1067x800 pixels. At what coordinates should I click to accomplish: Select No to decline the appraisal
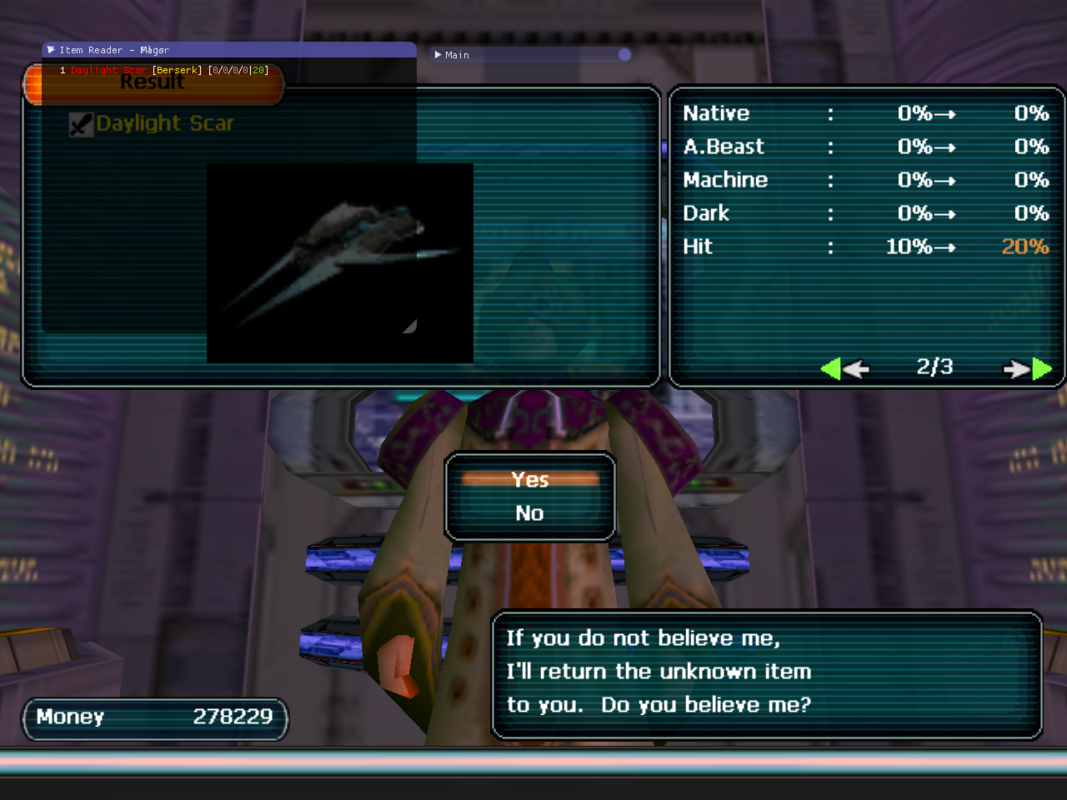click(x=530, y=513)
